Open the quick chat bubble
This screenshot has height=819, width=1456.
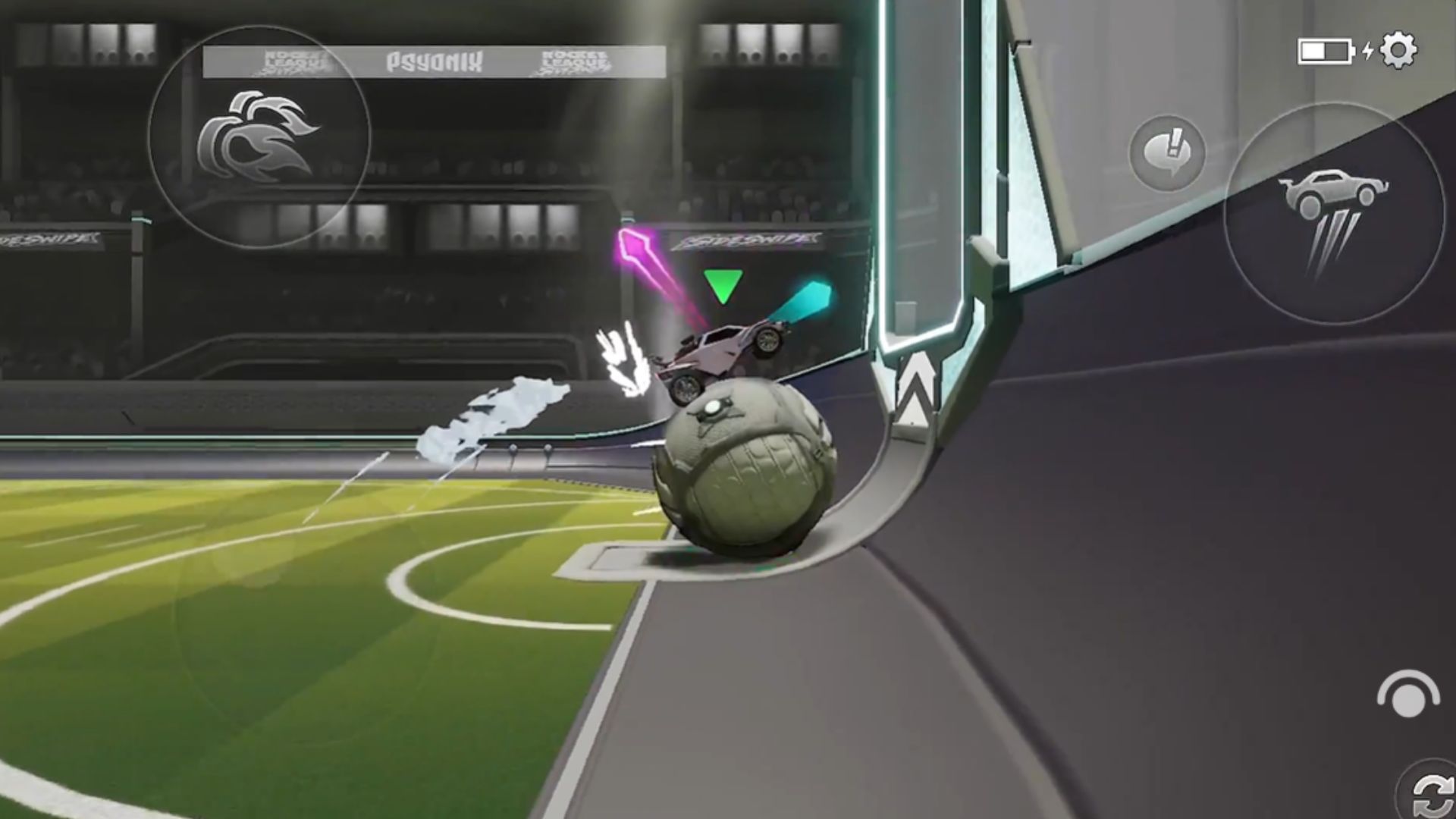click(x=1167, y=152)
